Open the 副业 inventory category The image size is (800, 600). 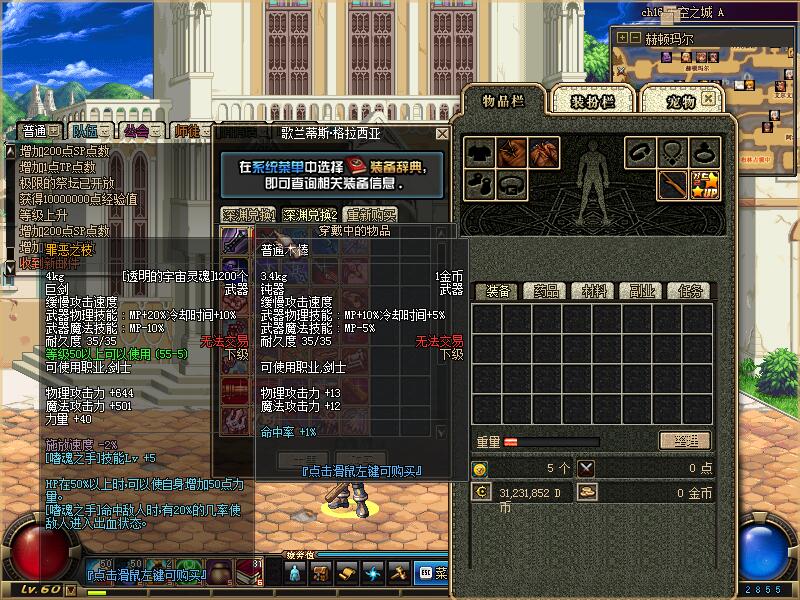coord(642,291)
